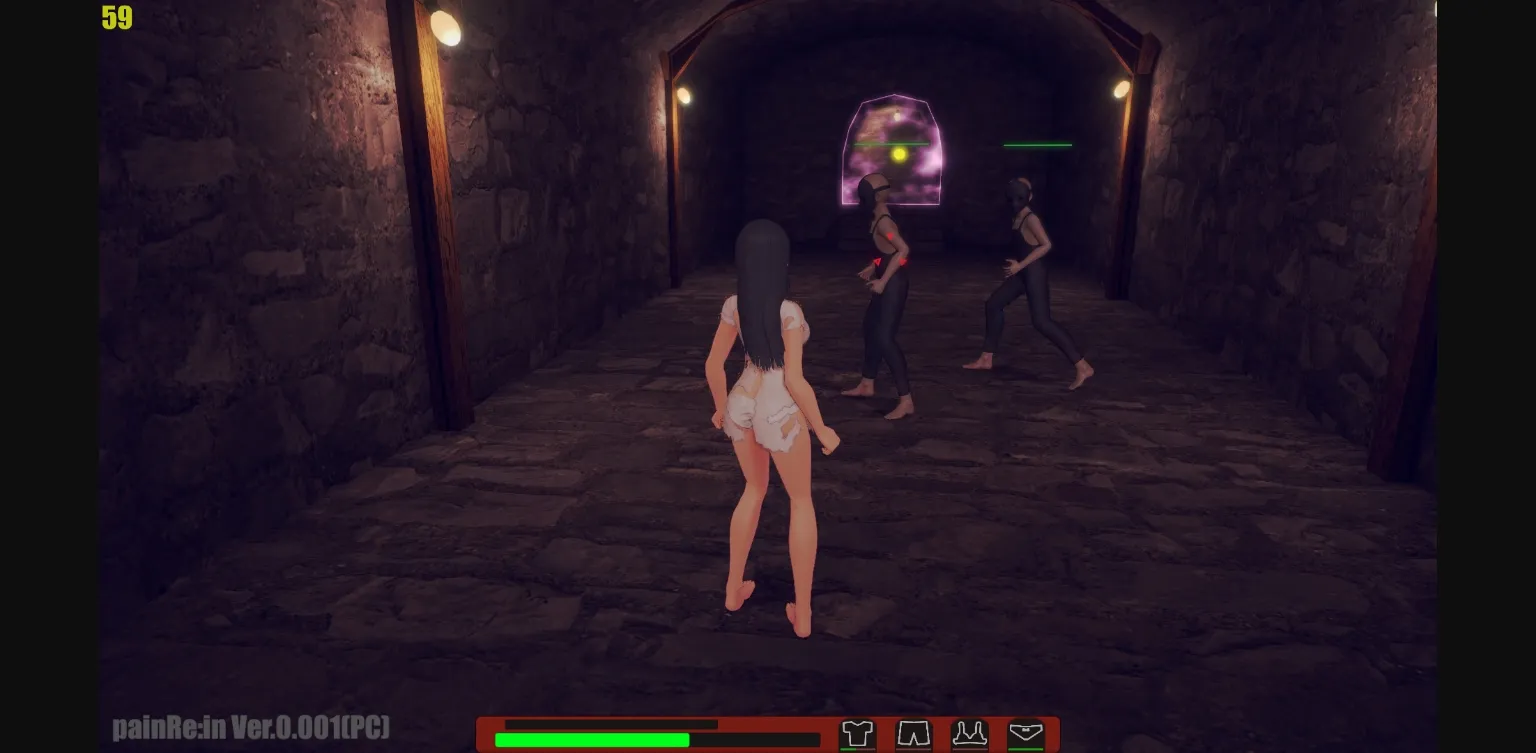Image resolution: width=1536 pixels, height=753 pixels.
Task: Click the green health bar at screen bottom
Action: 592,740
